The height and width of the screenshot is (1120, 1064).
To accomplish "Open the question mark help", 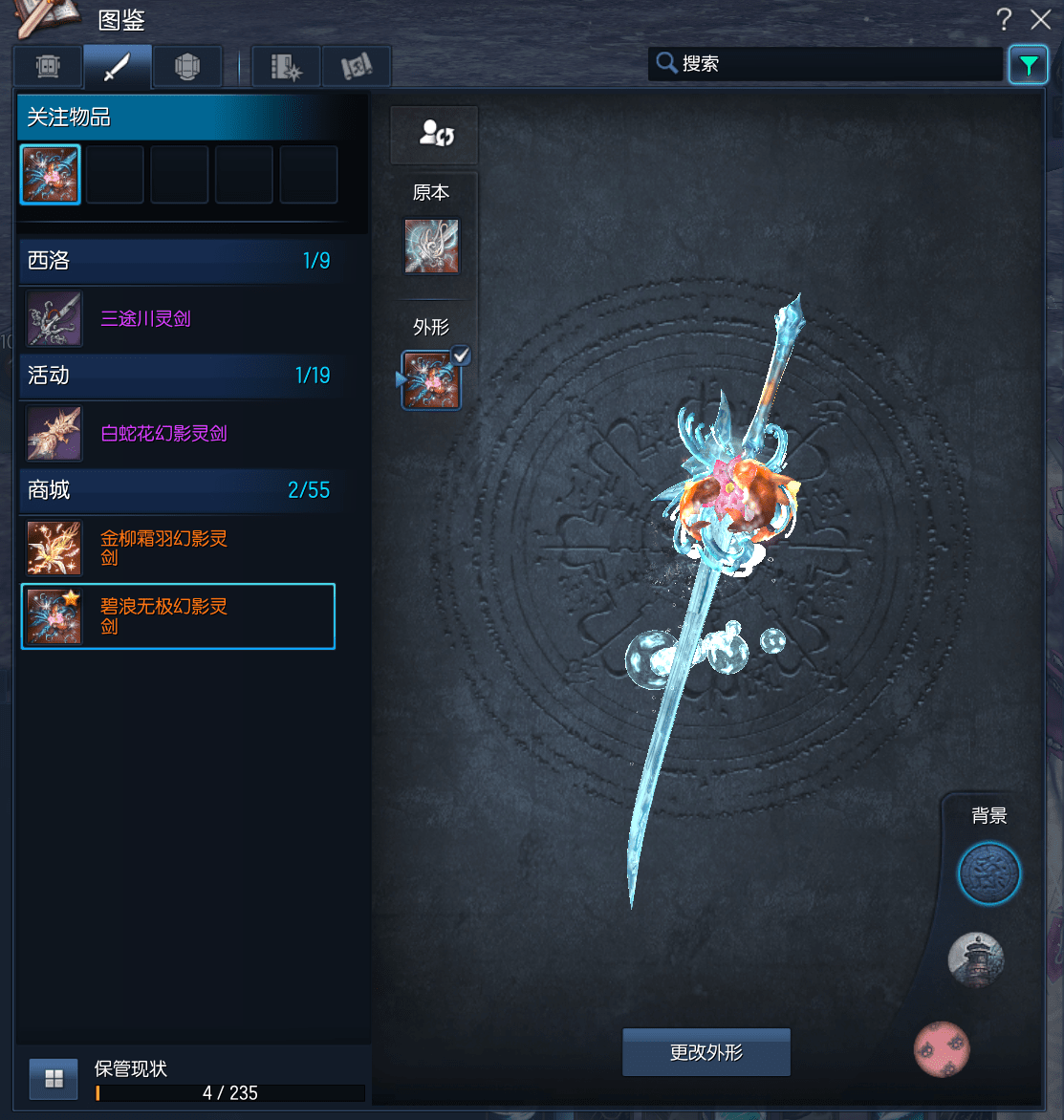I will pyautogui.click(x=1004, y=19).
